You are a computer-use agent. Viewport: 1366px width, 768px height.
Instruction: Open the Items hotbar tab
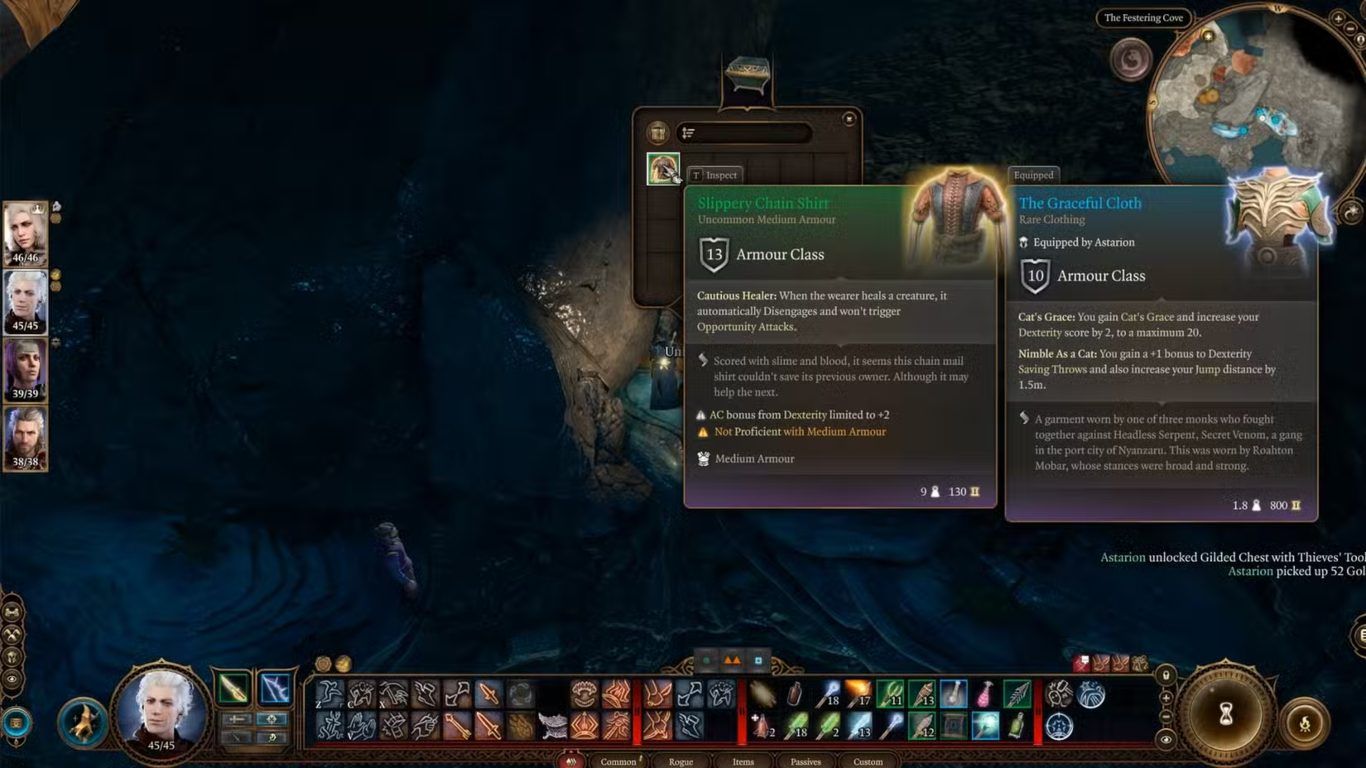pyautogui.click(x=743, y=762)
